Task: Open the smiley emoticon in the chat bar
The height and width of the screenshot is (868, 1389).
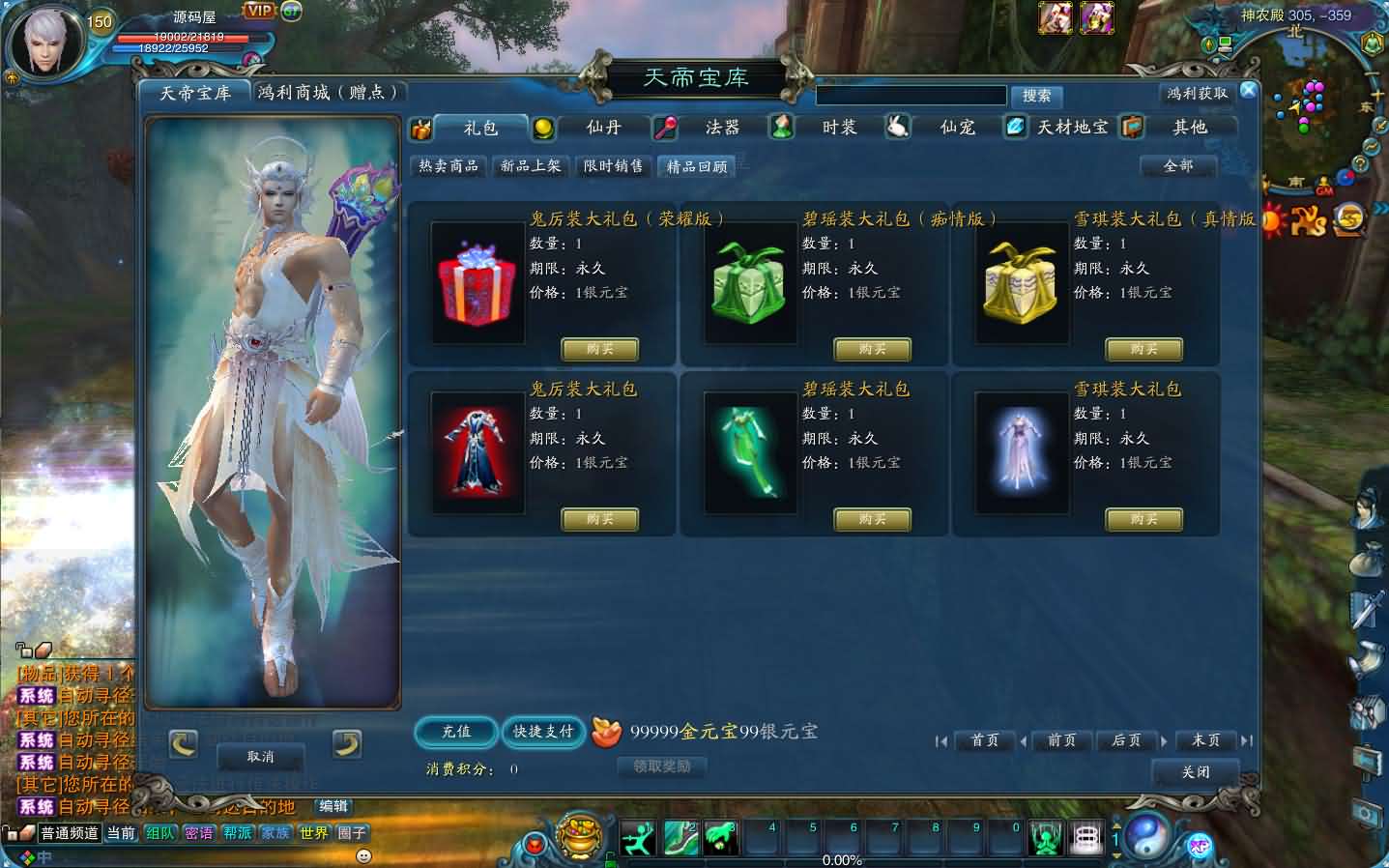Action: pyautogui.click(x=362, y=854)
